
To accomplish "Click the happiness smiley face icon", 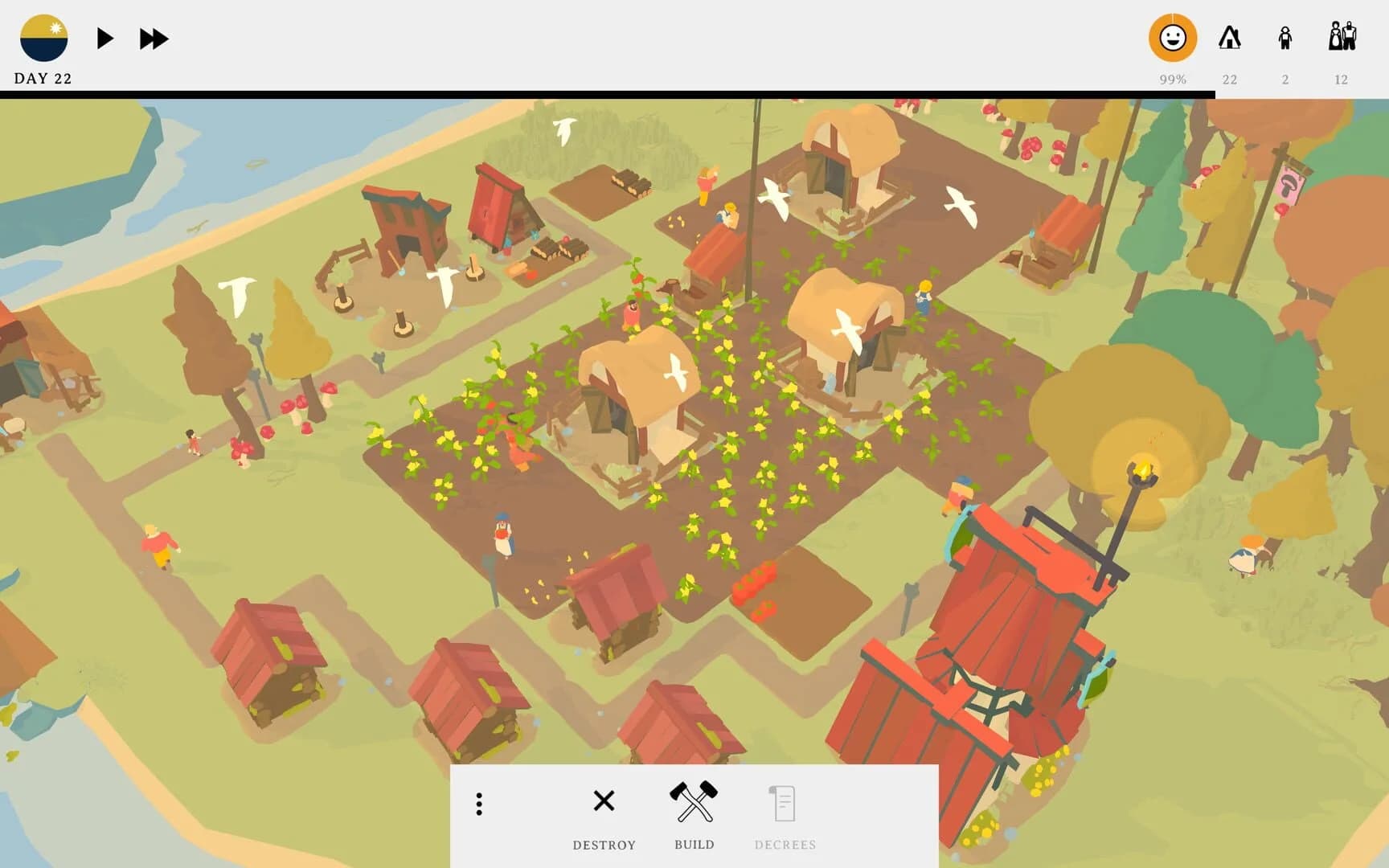I will pos(1174,38).
